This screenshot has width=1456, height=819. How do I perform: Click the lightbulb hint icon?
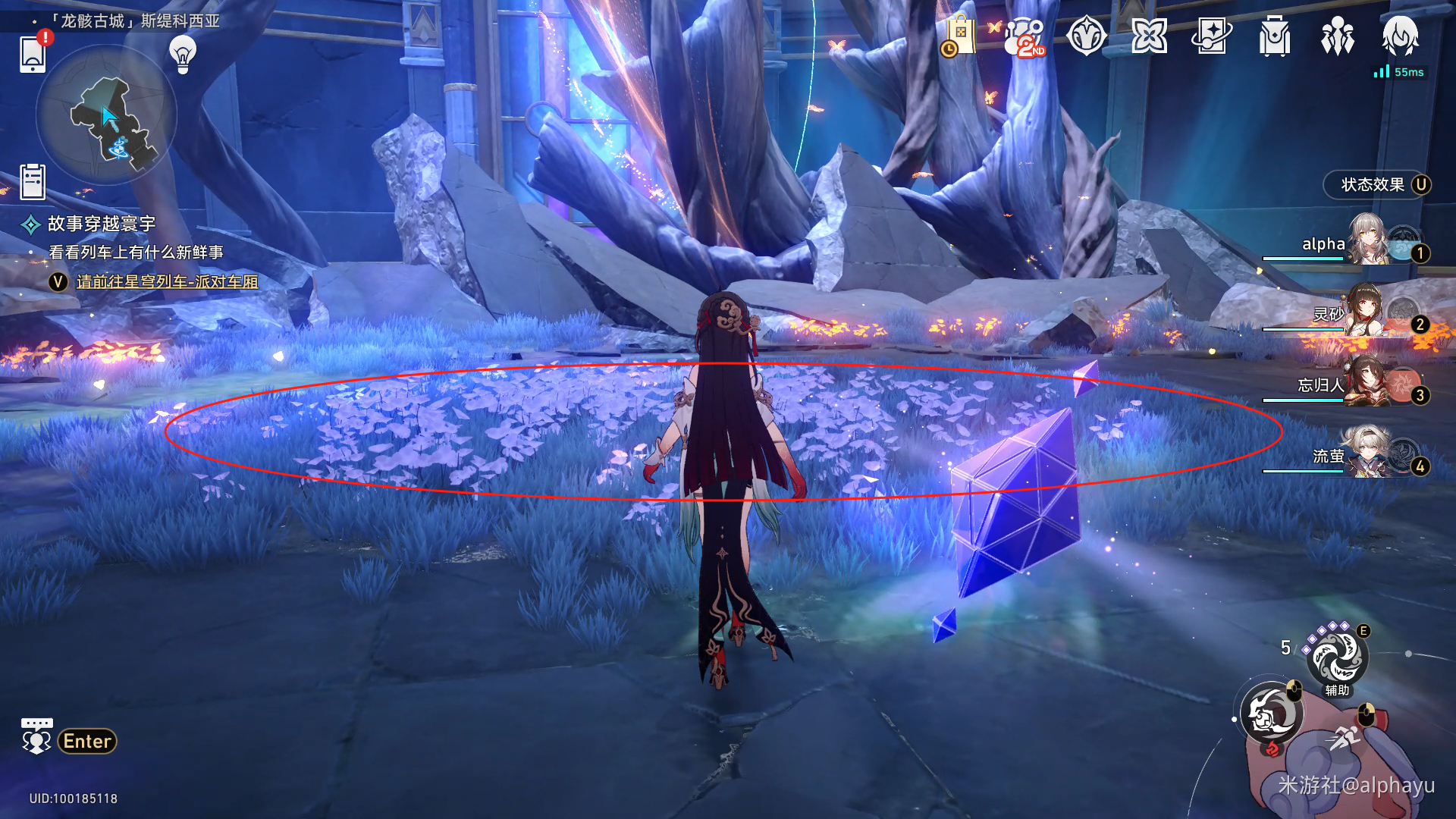point(183,55)
